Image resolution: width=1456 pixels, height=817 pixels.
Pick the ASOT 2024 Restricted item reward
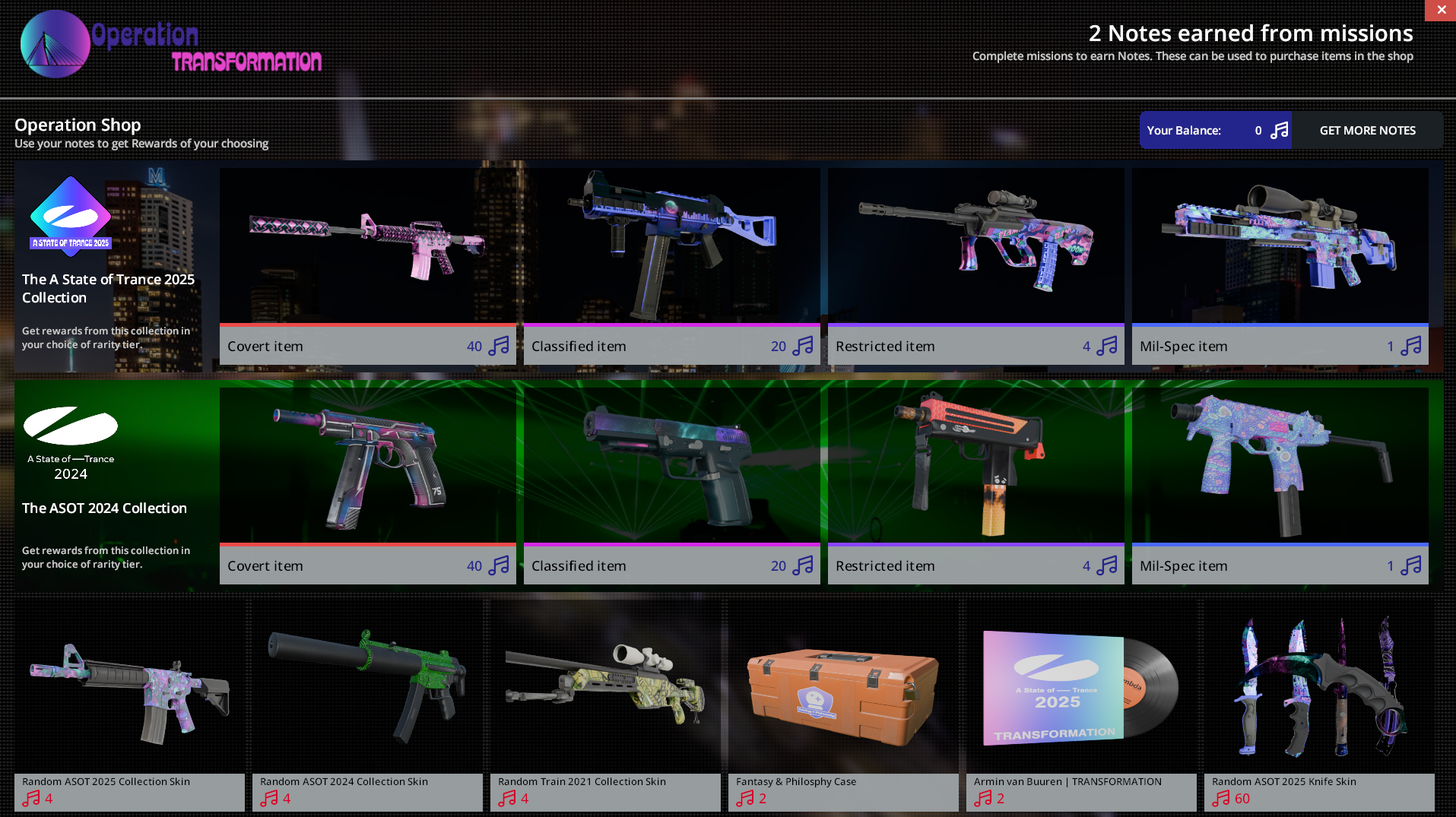(x=975, y=485)
